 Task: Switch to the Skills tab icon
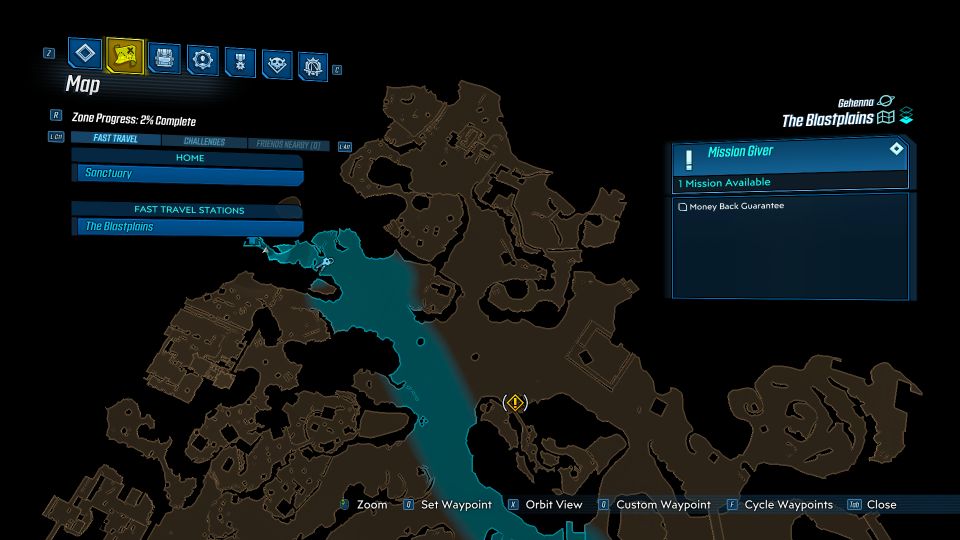coord(203,59)
